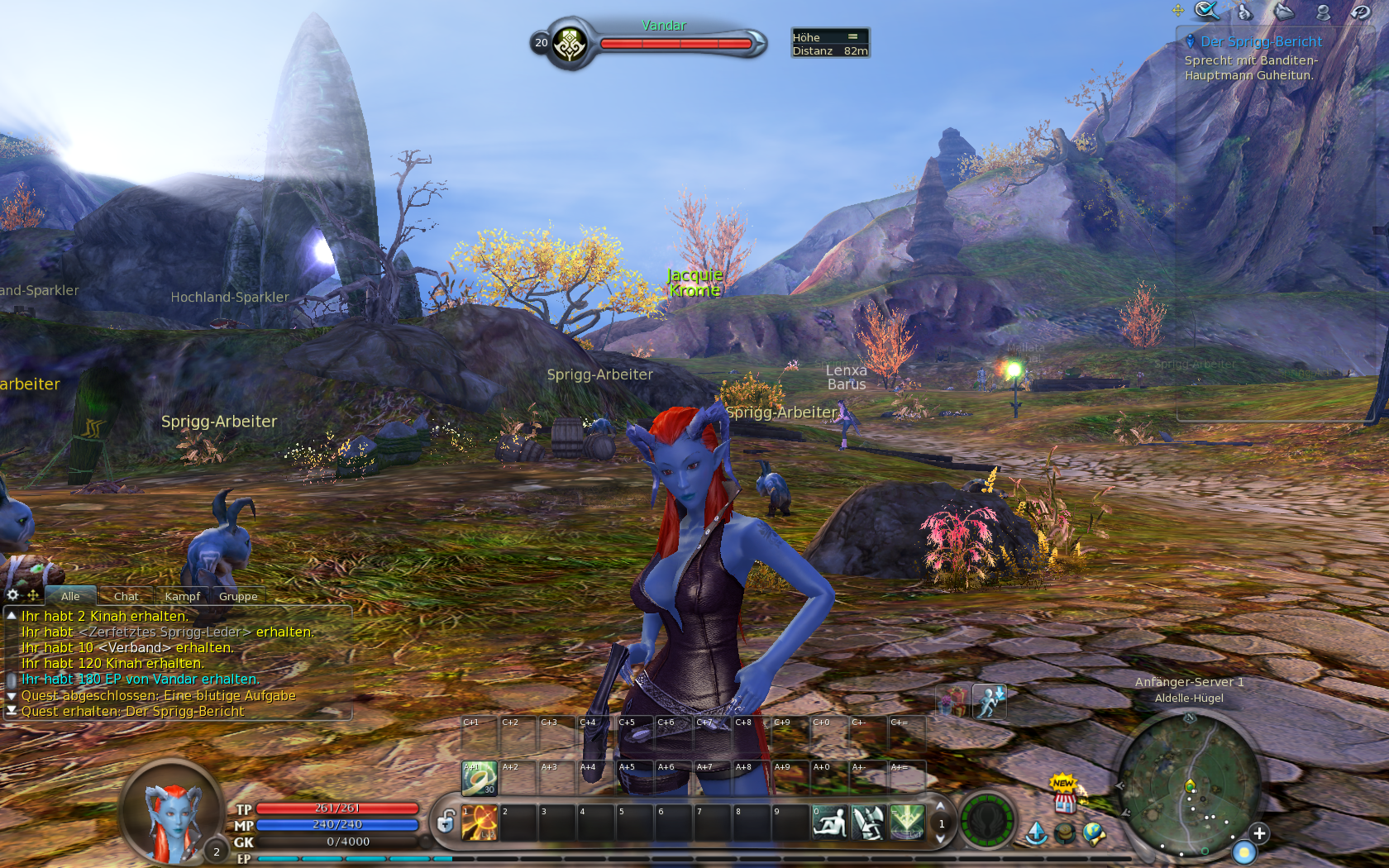The image size is (1389, 868).
Task: Use the sitting rest ability in slot 0
Action: (x=829, y=823)
